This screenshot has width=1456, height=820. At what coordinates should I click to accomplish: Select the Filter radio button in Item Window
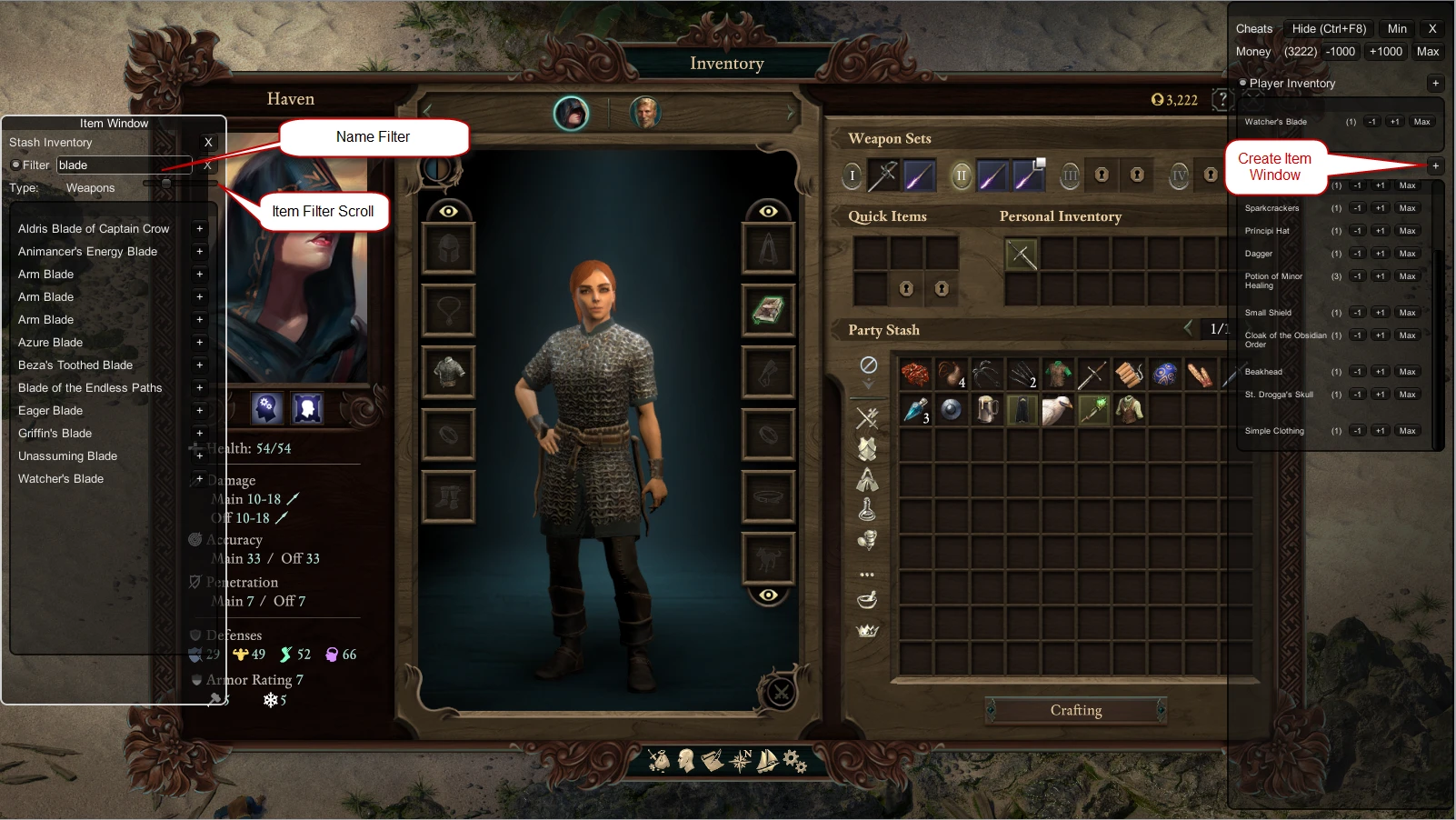pyautogui.click(x=16, y=165)
